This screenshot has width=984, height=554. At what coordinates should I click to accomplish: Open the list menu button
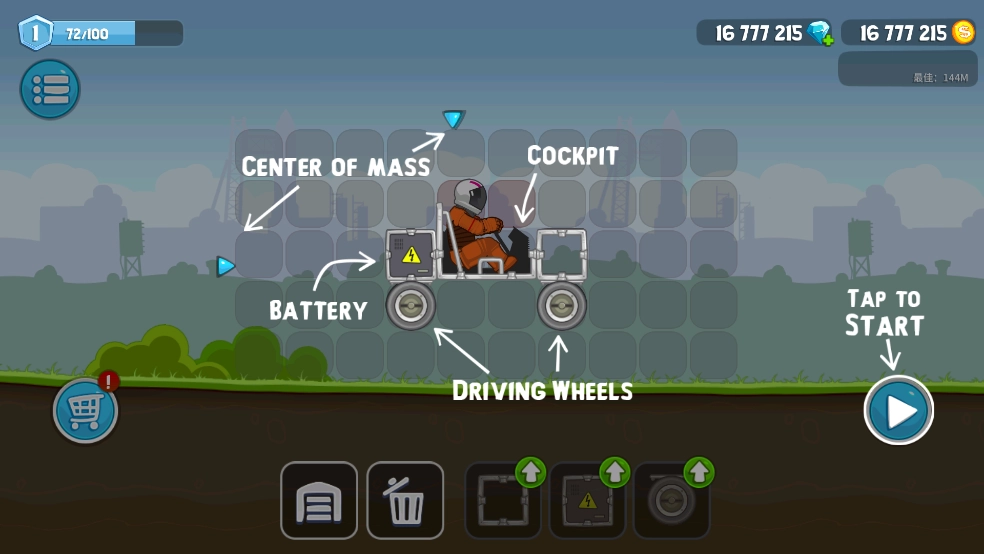click(50, 89)
